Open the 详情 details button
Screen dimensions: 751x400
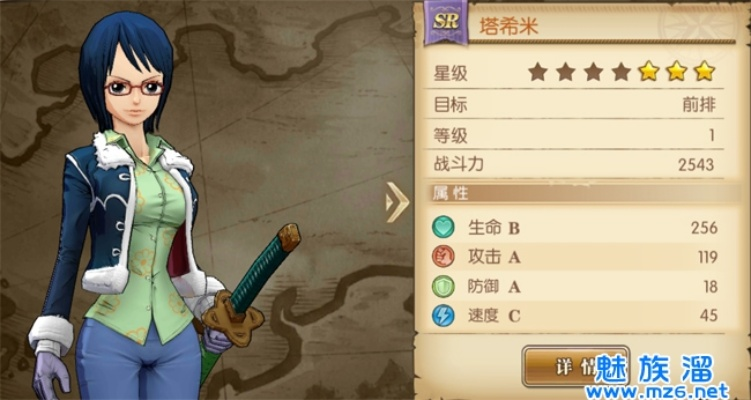coord(558,366)
